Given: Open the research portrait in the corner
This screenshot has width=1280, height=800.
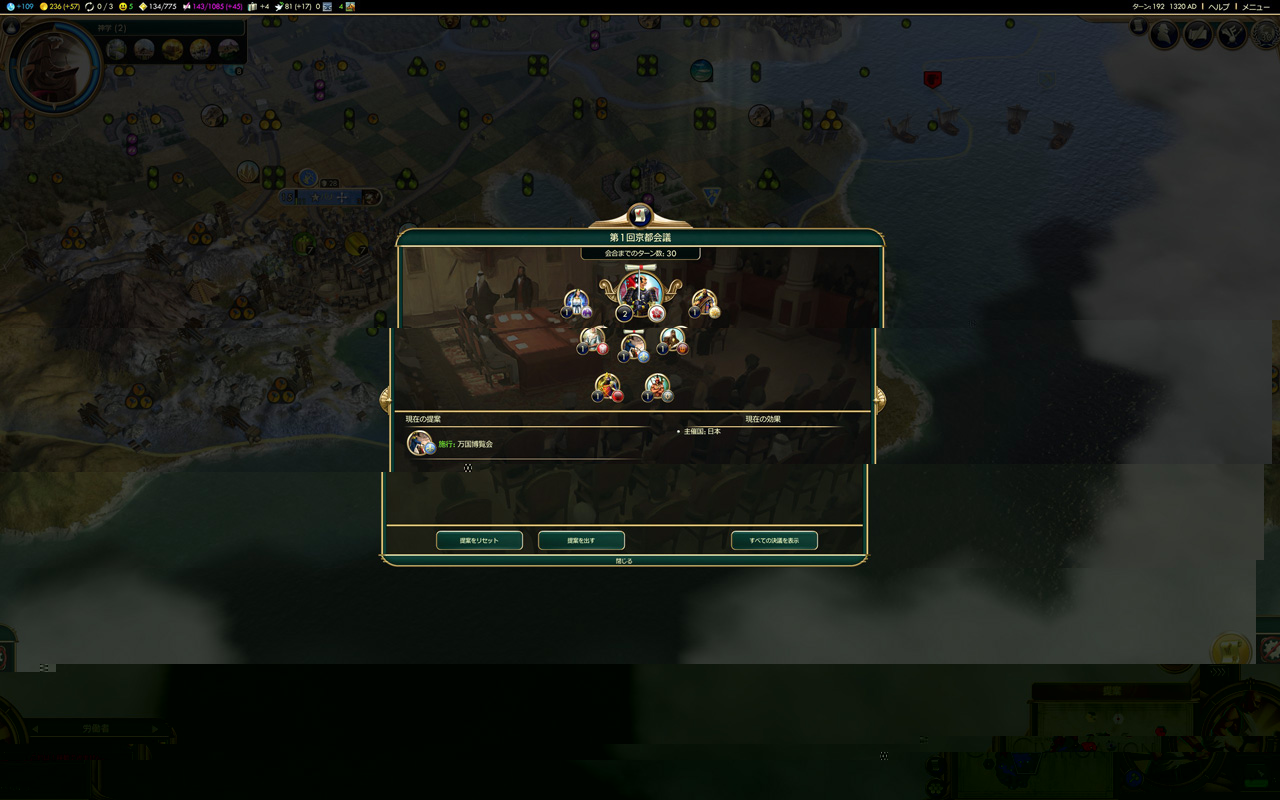Looking at the screenshot, I should pyautogui.click(x=54, y=67).
